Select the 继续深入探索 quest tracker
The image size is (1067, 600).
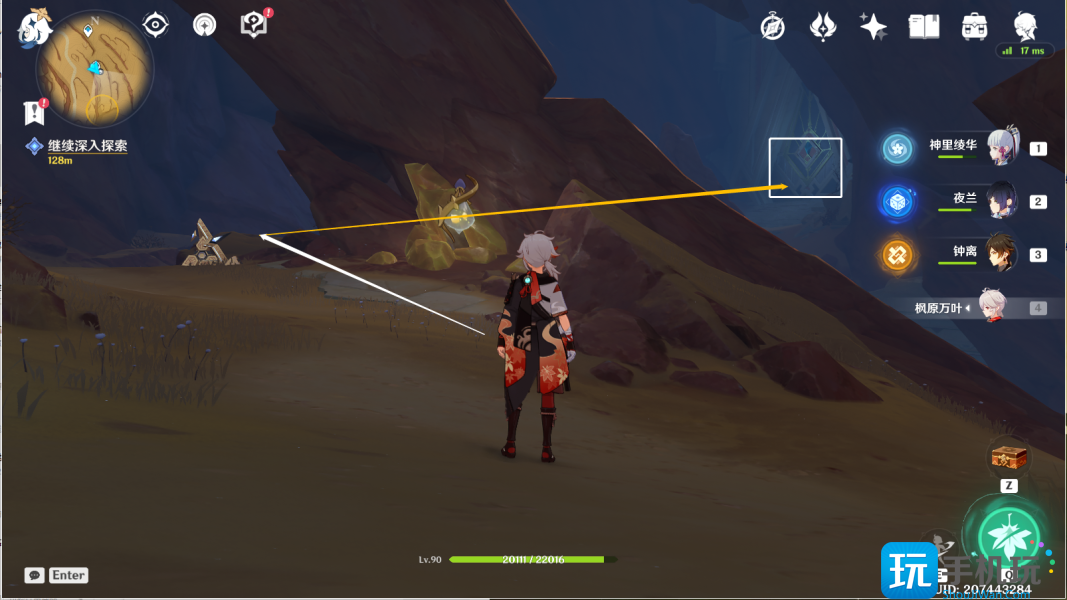point(87,146)
